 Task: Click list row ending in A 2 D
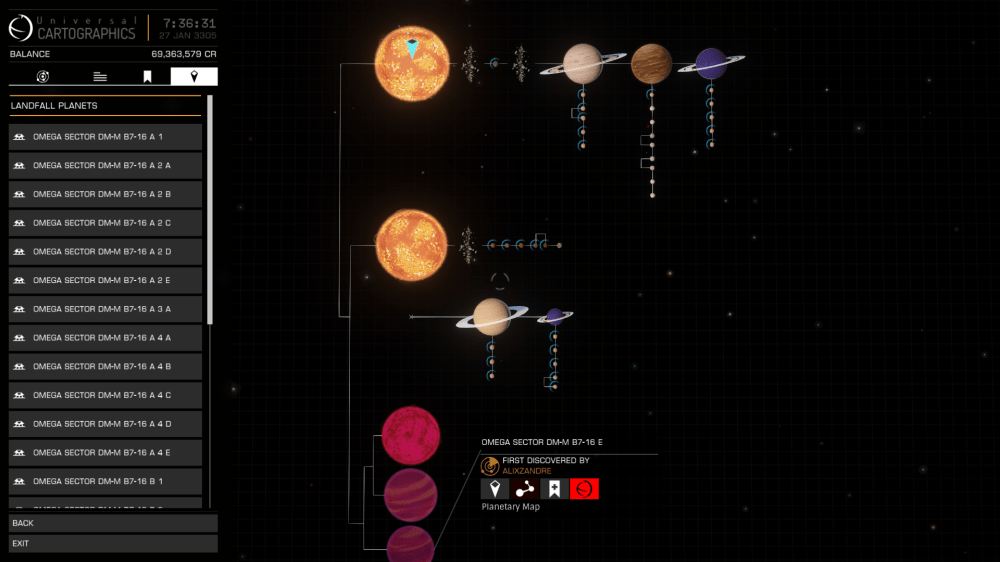105,251
